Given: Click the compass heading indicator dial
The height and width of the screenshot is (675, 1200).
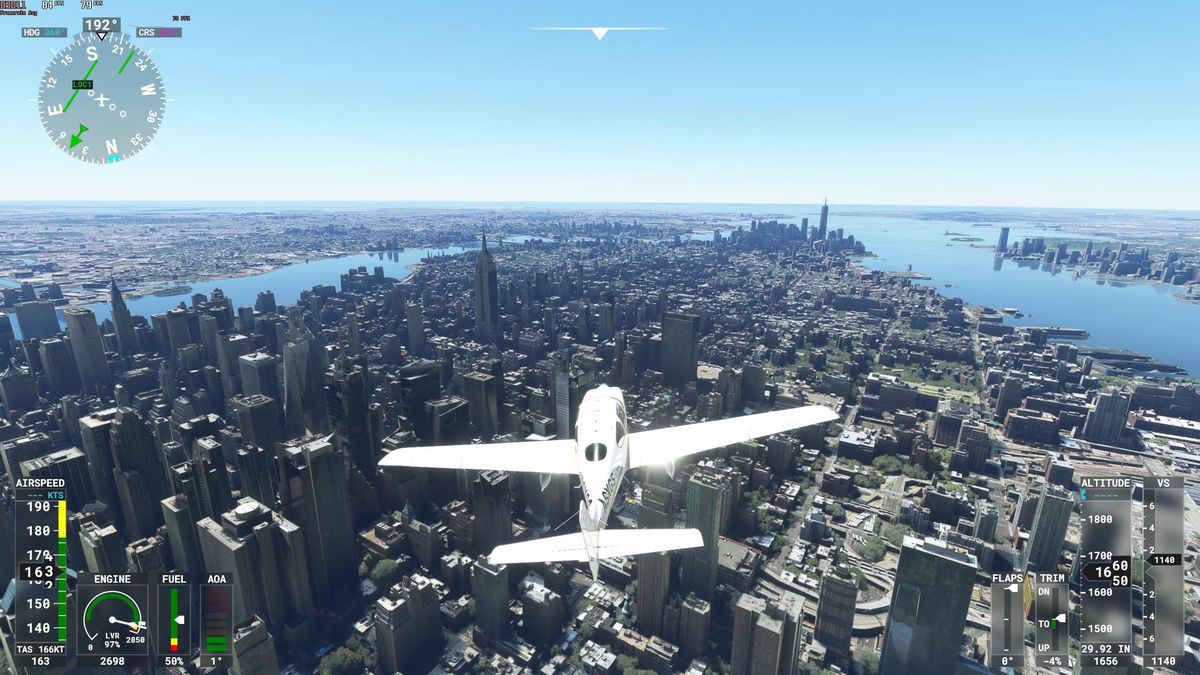Looking at the screenshot, I should point(101,97).
